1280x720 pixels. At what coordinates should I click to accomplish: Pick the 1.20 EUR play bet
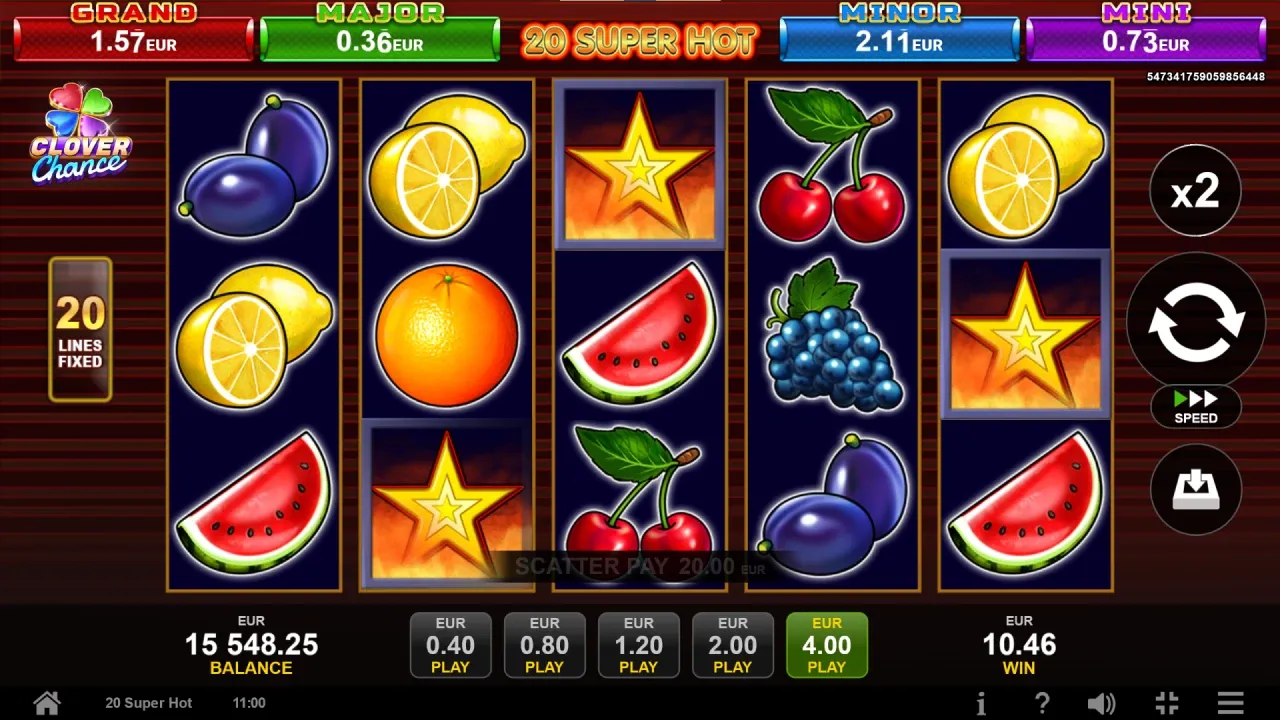point(639,645)
